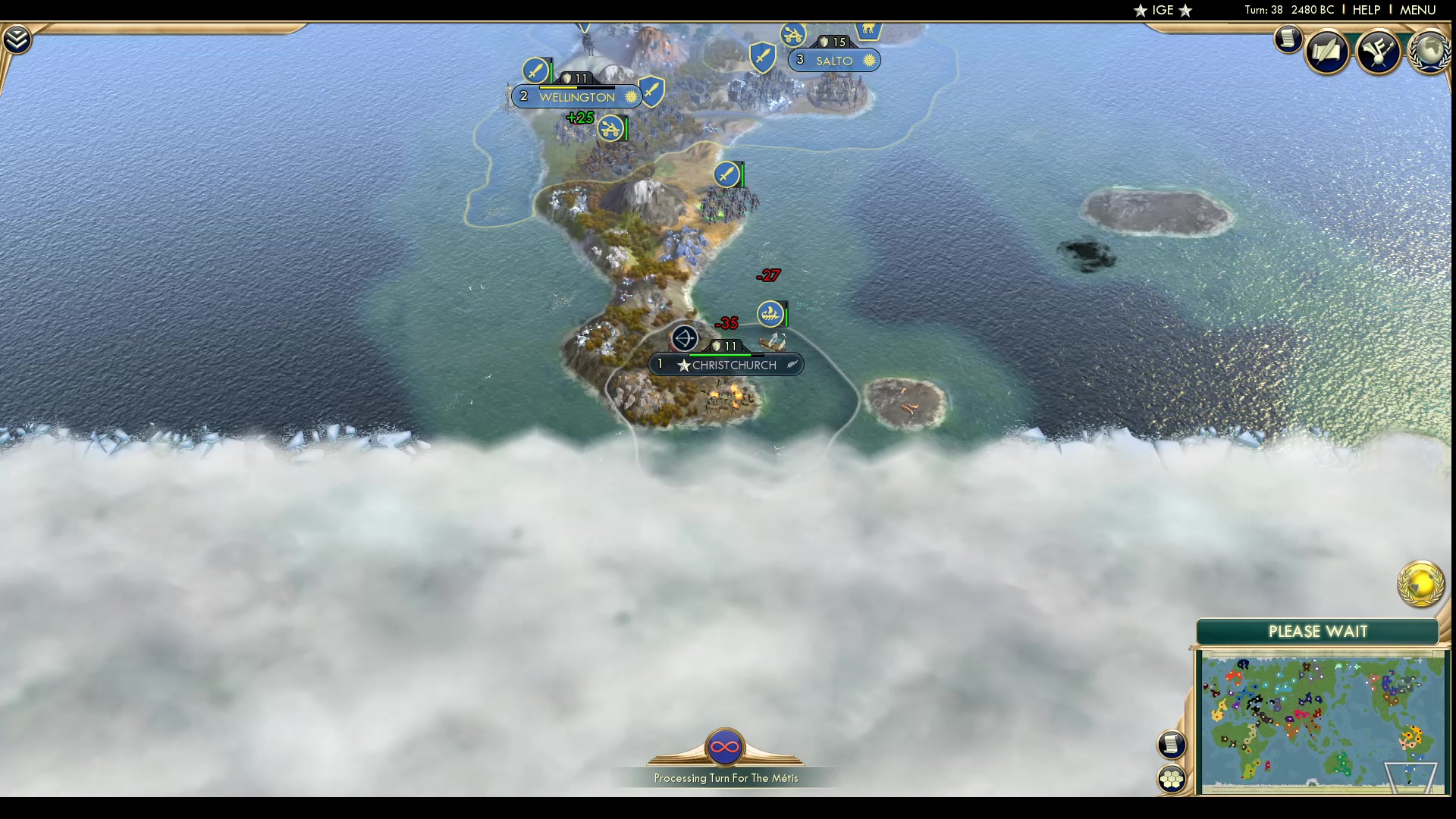Open the notifications scroll icon top right

click(1289, 39)
